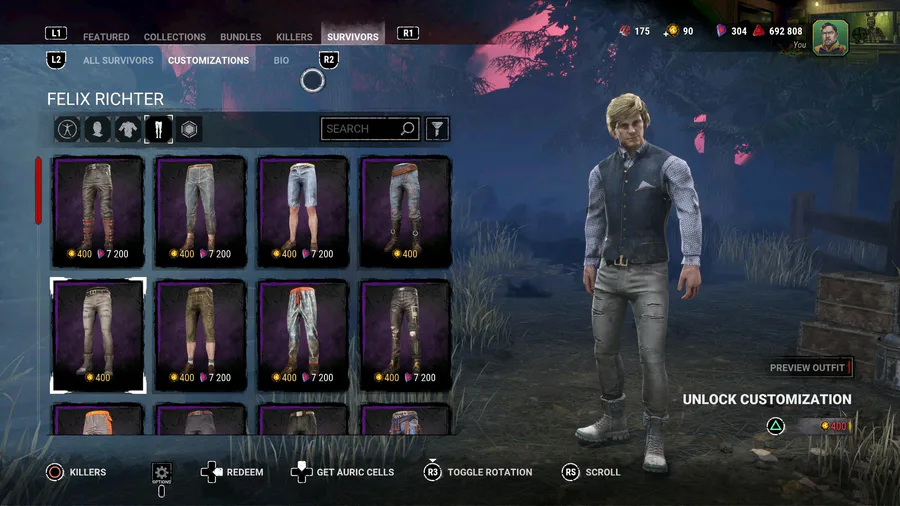Click the search input field
The height and width of the screenshot is (506, 900).
tap(360, 129)
